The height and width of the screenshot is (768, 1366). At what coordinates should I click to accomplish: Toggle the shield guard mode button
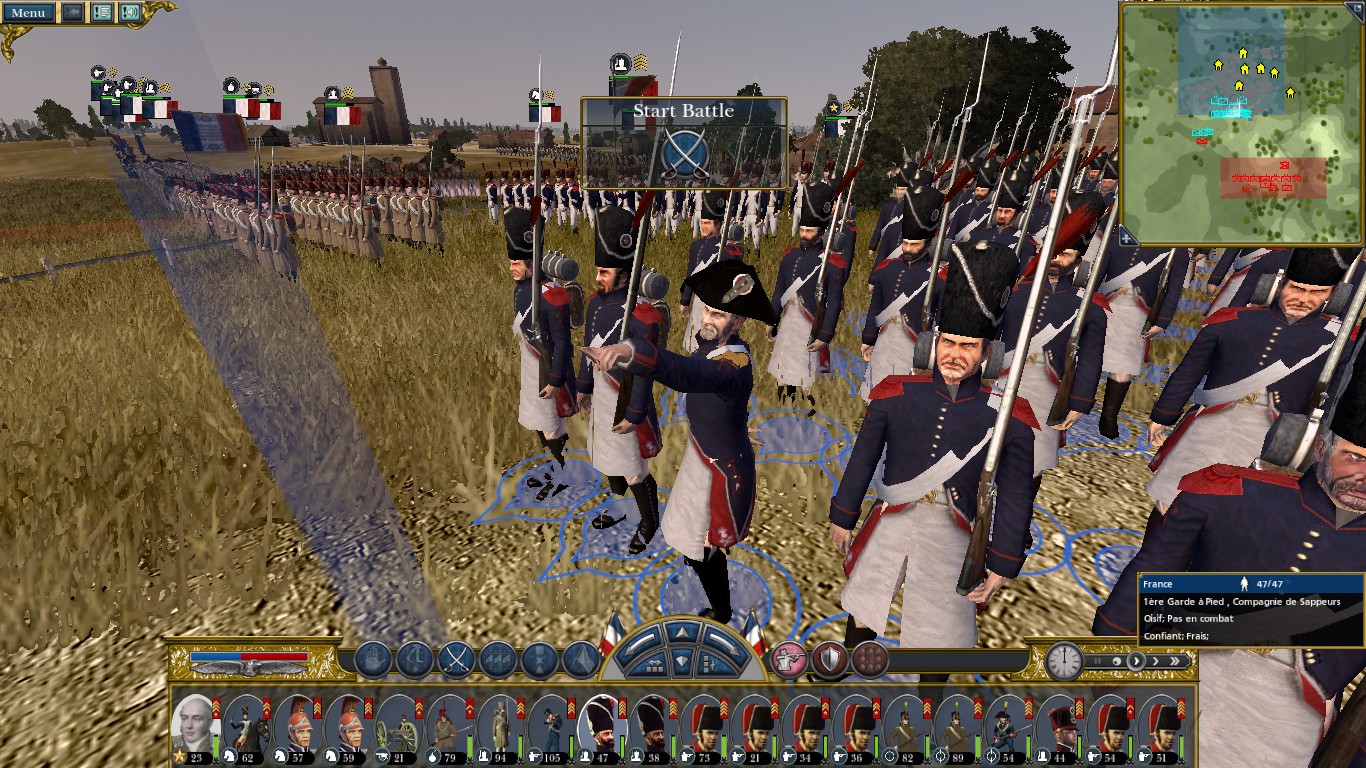click(830, 660)
